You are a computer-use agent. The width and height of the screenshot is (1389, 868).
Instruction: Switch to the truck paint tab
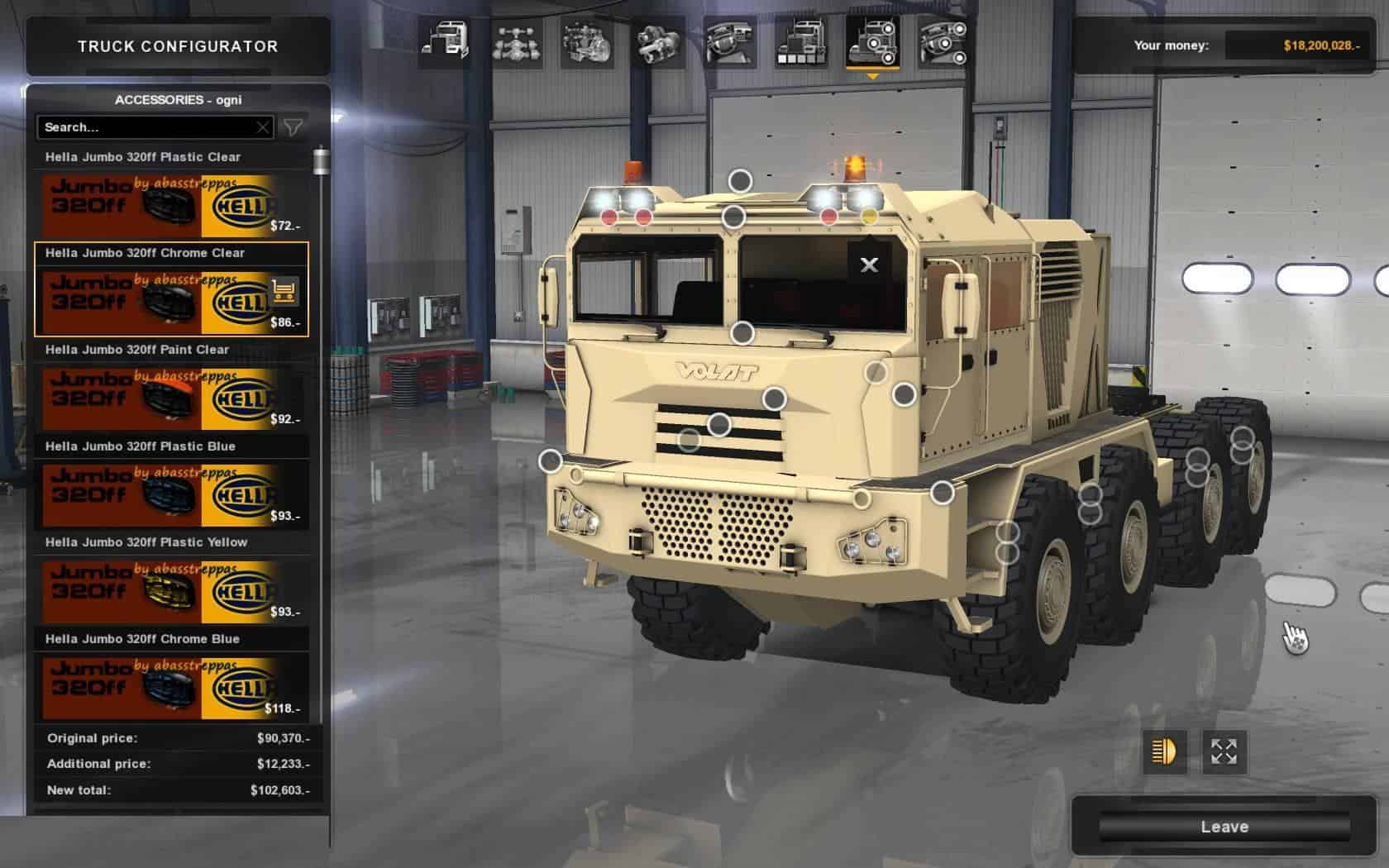[x=801, y=42]
